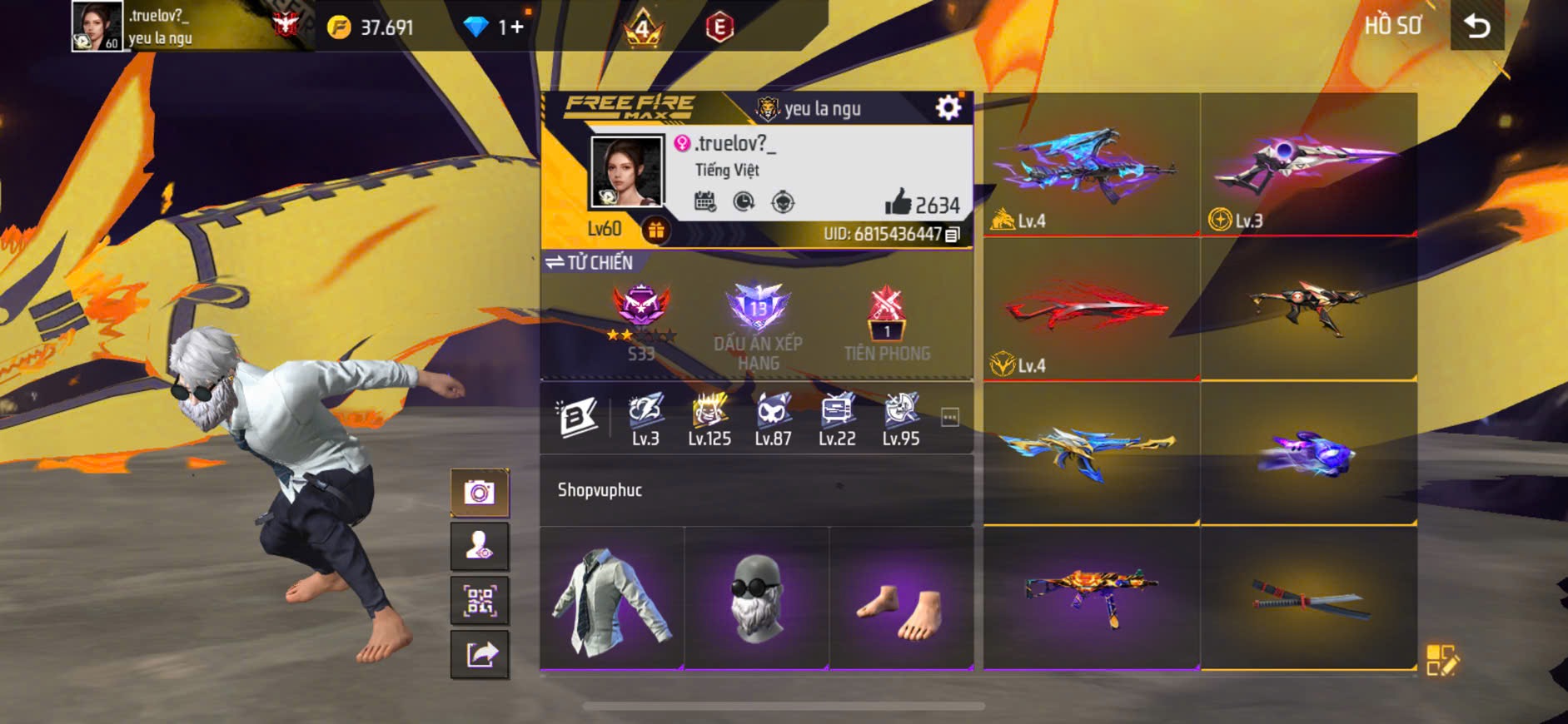
Task: Open the thumbs-up likes counter
Action: 922,203
